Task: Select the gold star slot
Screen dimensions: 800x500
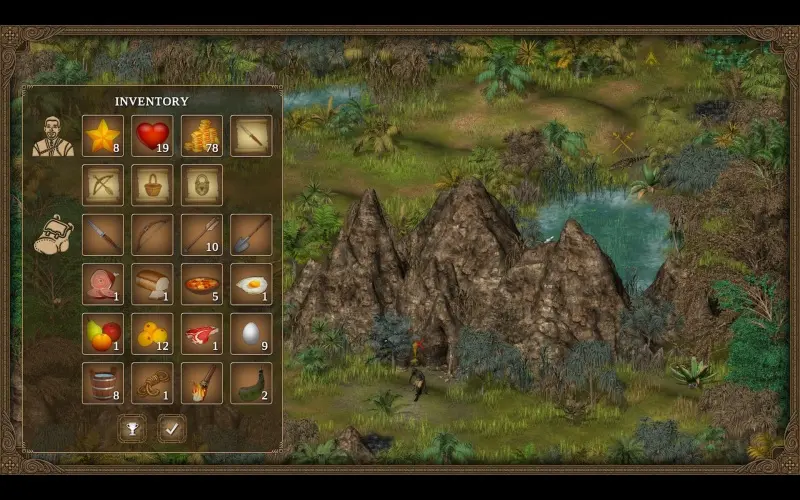Action: click(103, 136)
